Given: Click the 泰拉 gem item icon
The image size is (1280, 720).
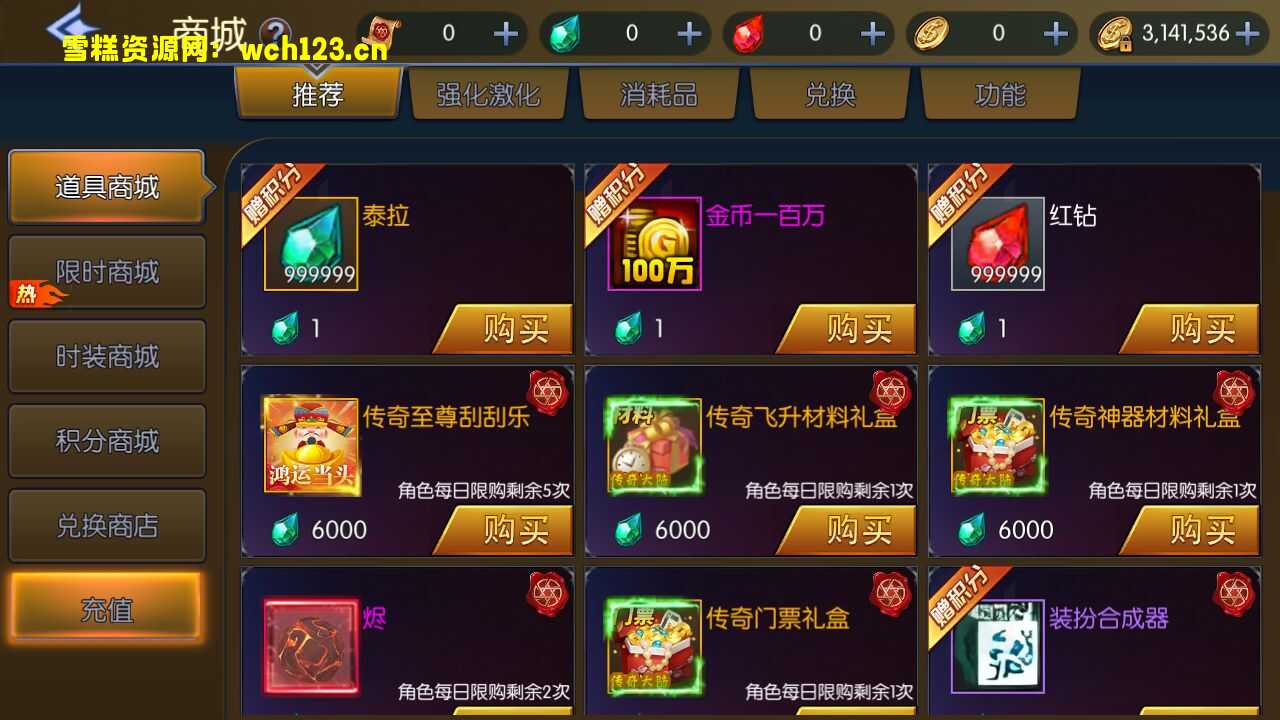Looking at the screenshot, I should click(312, 243).
